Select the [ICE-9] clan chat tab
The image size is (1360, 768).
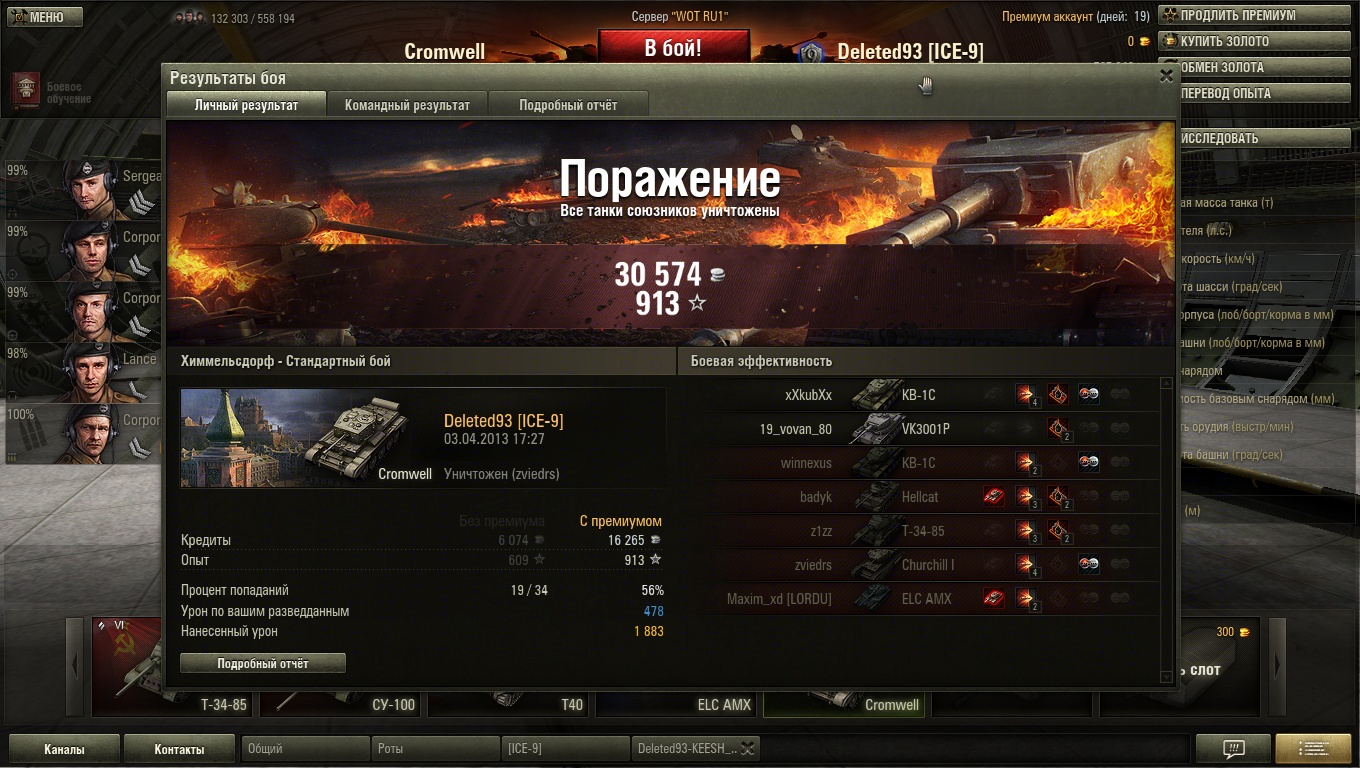(x=565, y=749)
